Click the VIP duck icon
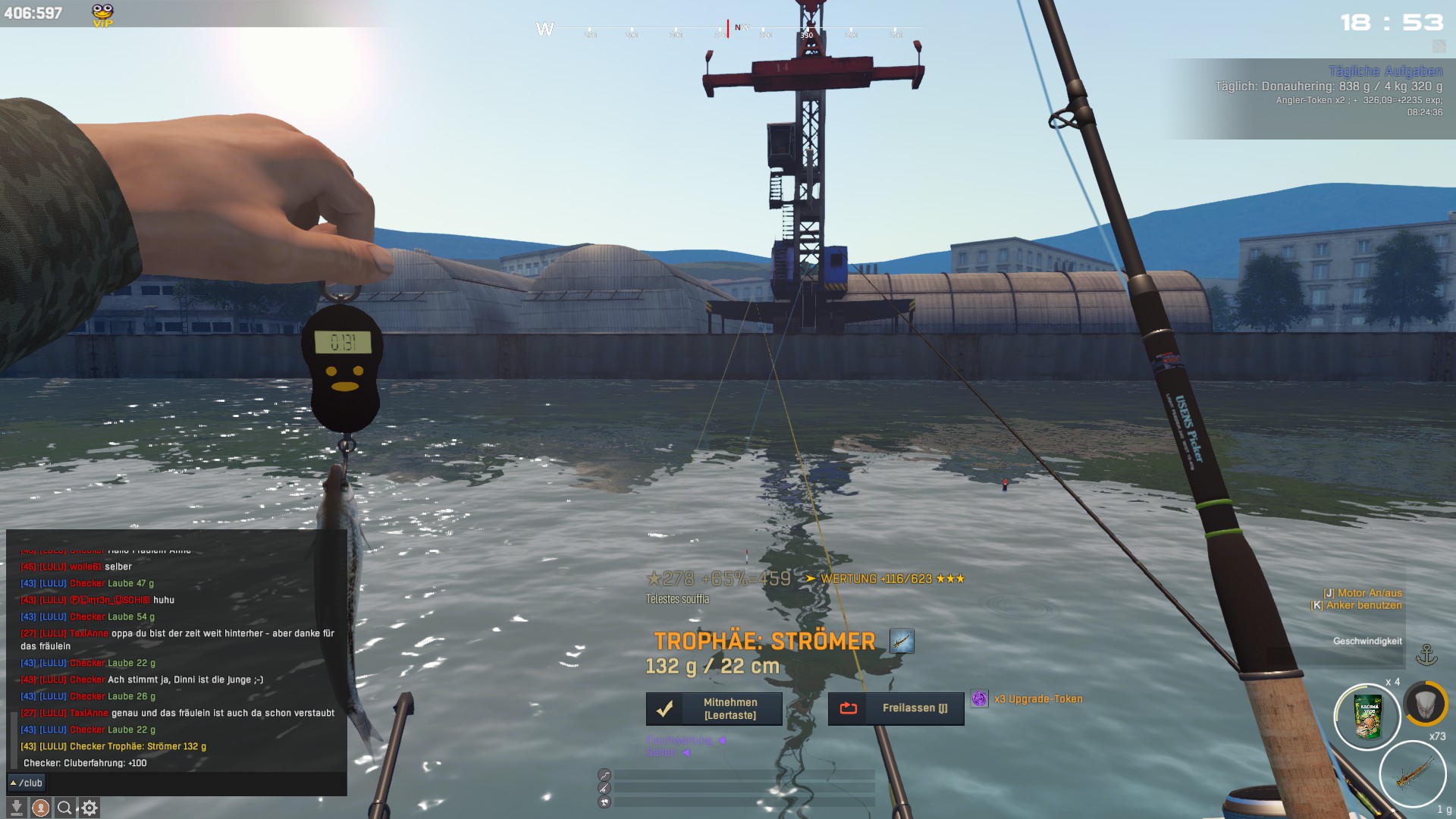Viewport: 1456px width, 819px height. 102,14
